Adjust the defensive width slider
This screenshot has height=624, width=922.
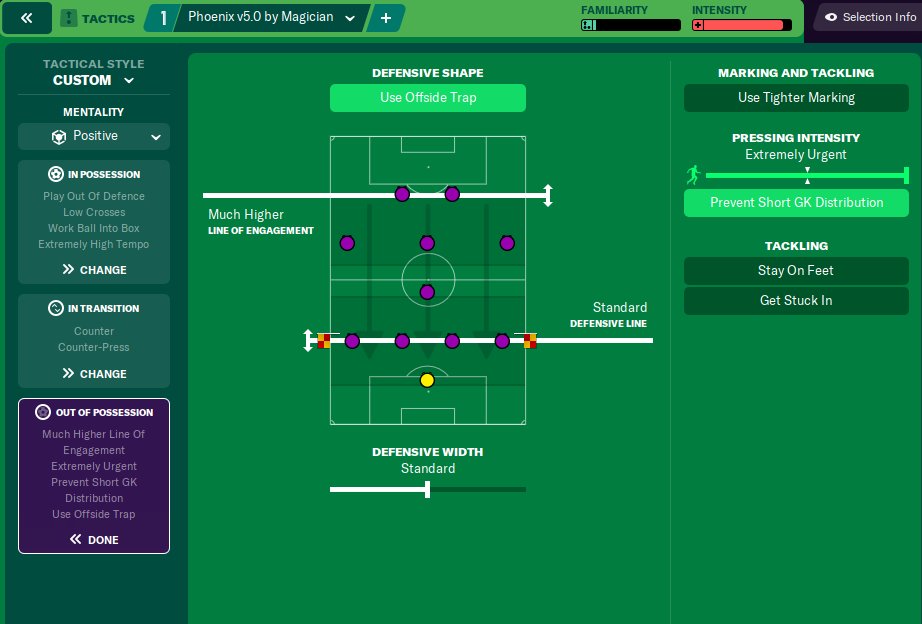428,489
